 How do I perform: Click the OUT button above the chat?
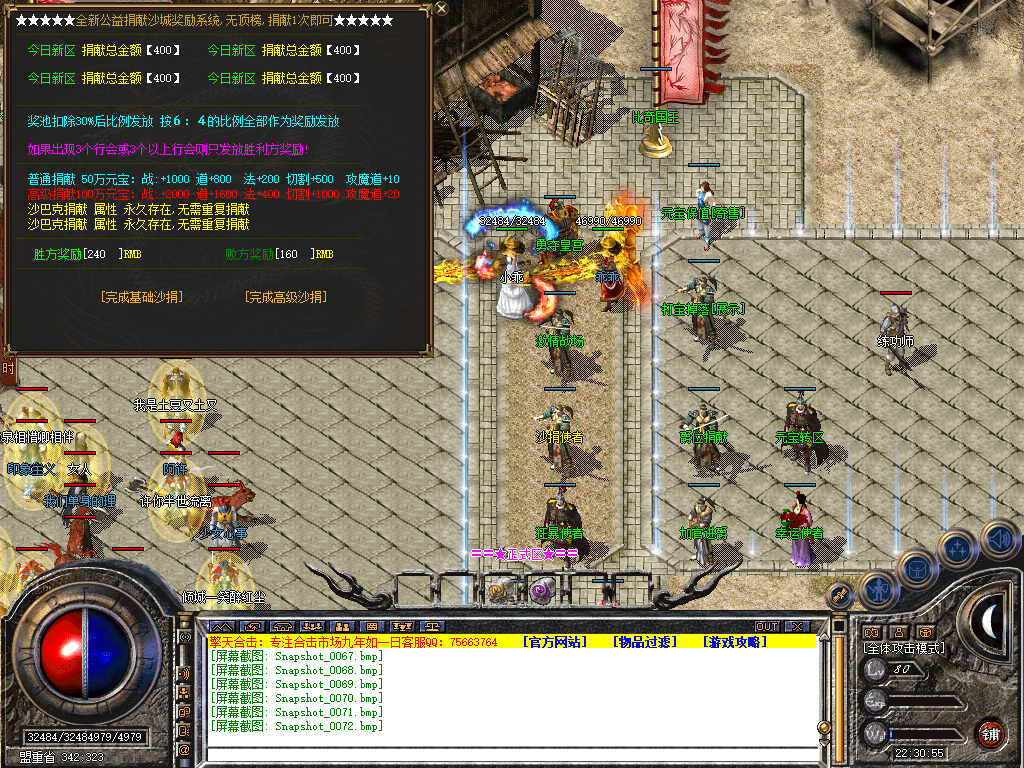[x=766, y=627]
